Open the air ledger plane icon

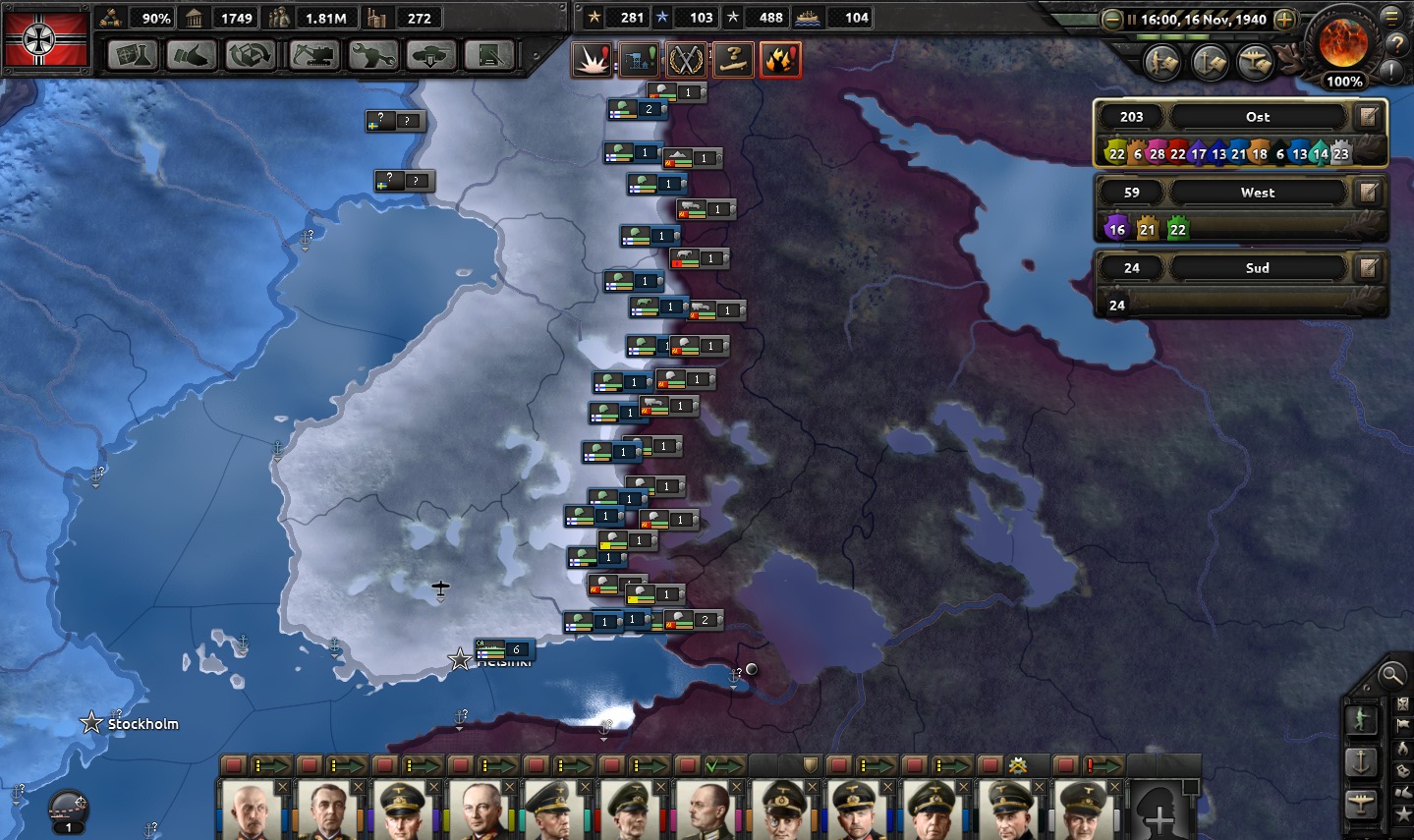click(x=1360, y=803)
